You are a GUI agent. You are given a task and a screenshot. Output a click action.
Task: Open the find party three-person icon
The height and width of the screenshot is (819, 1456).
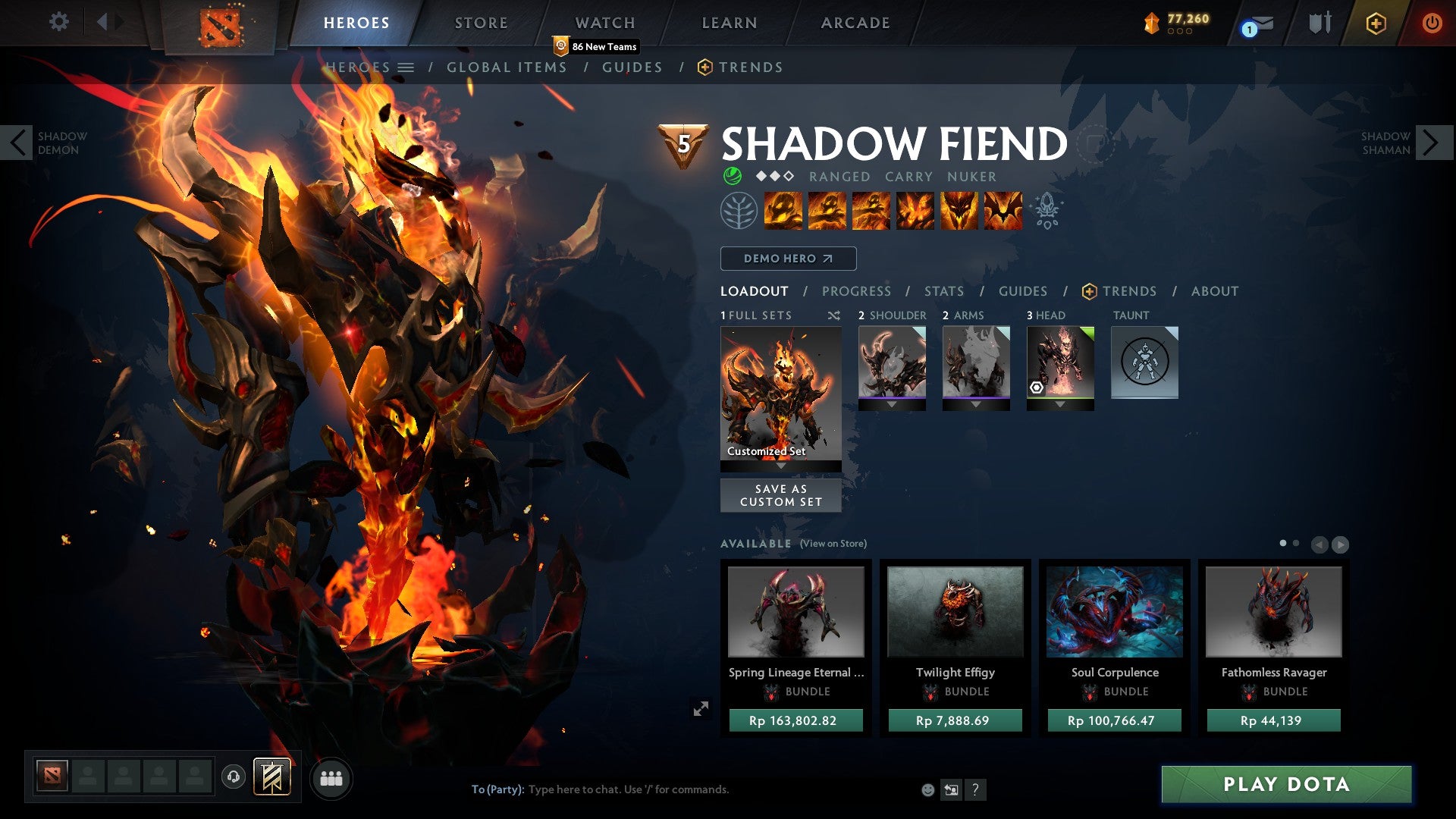(x=331, y=778)
